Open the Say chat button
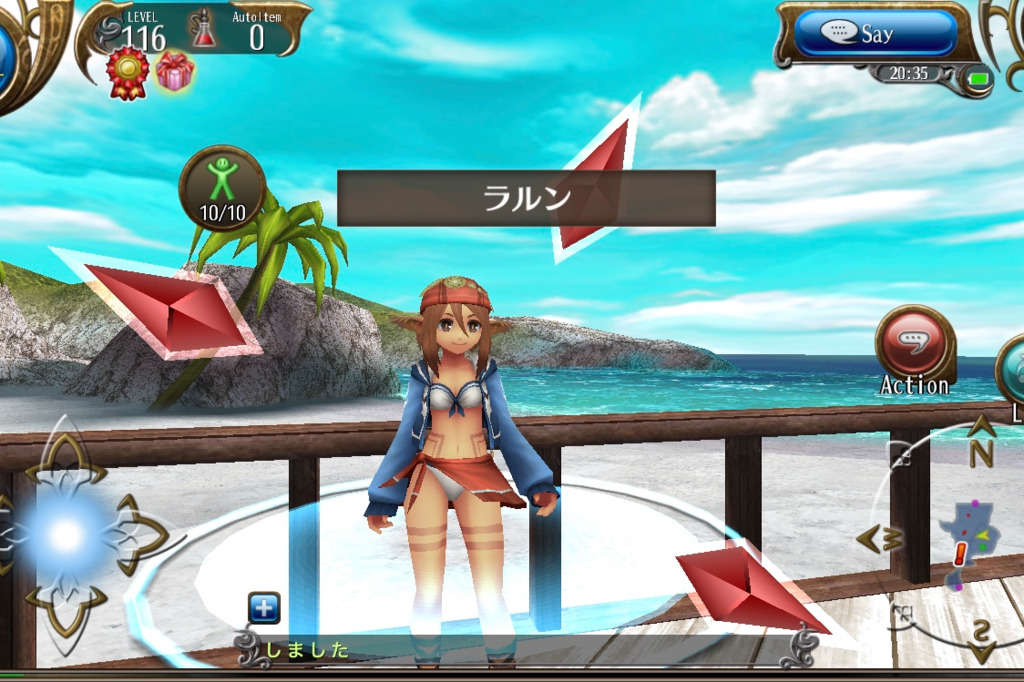 [875, 34]
